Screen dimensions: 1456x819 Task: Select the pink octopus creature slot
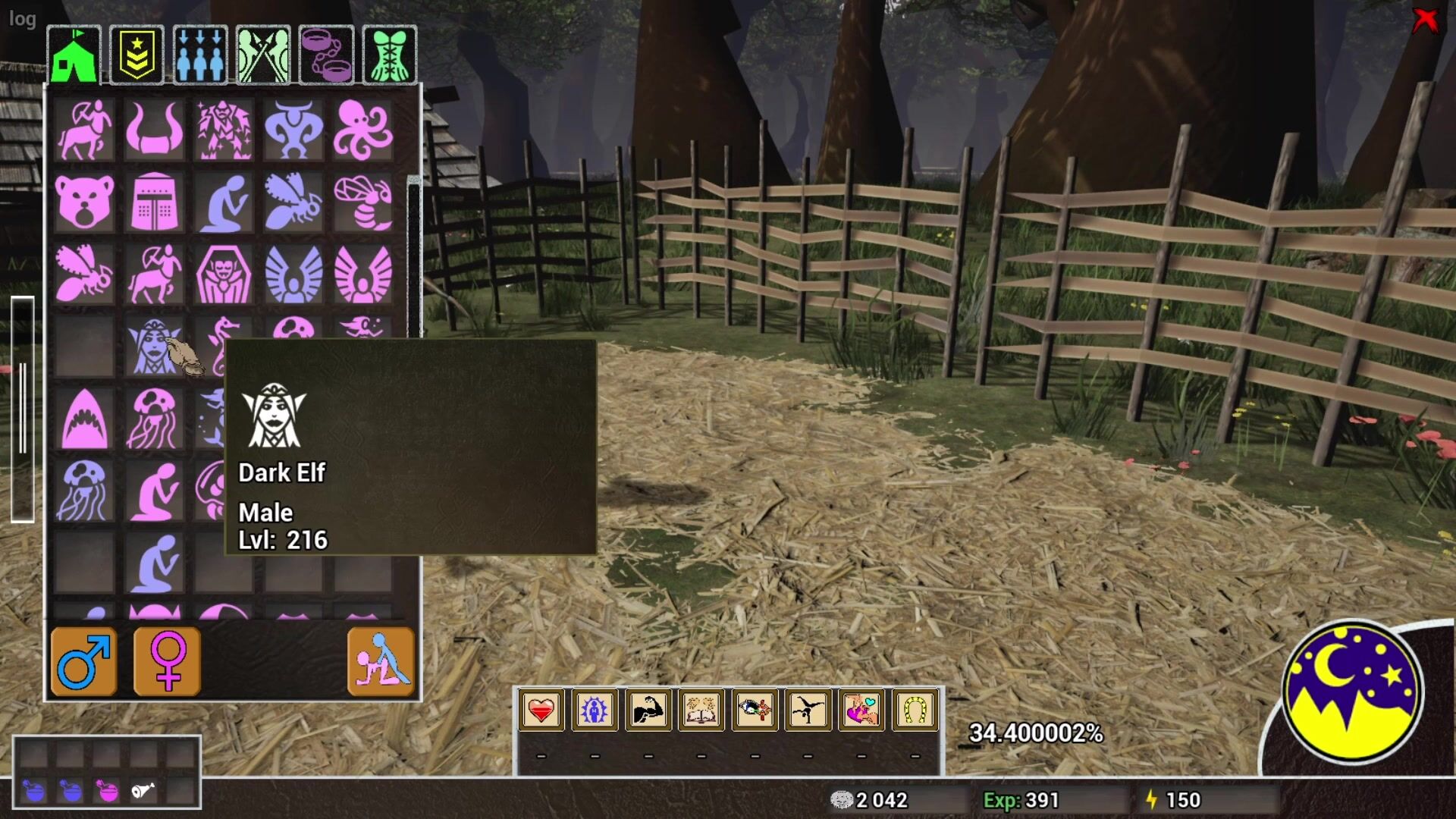tap(363, 130)
